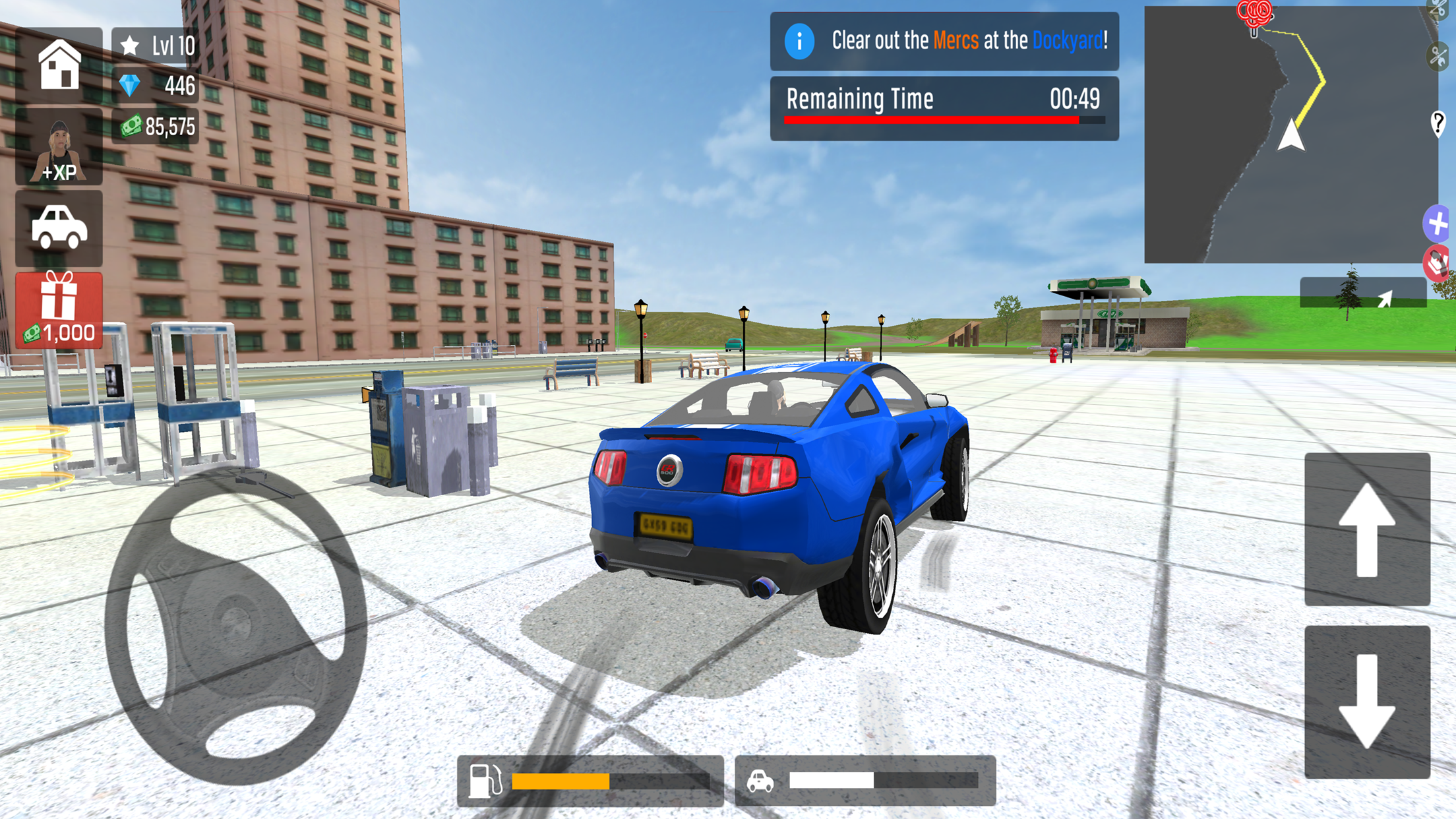The image size is (1456, 819).
Task: Tap the character +XP portrait
Action: click(x=59, y=148)
